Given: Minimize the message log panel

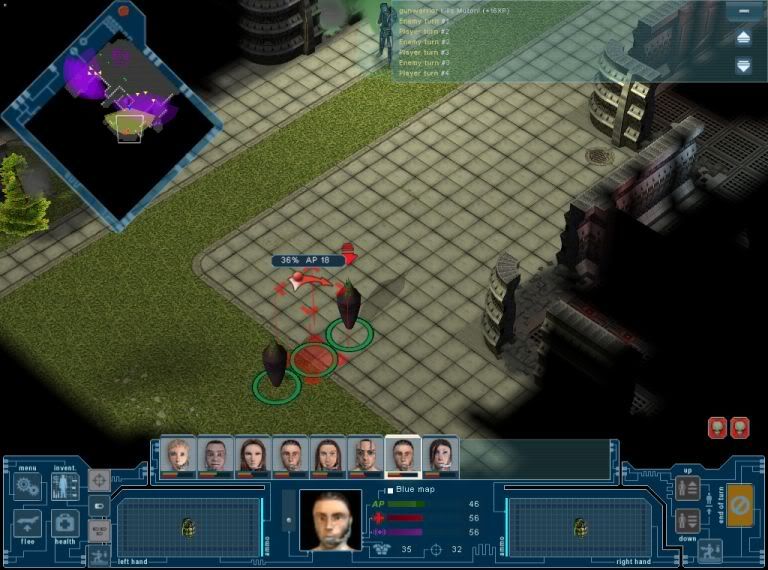Looking at the screenshot, I should pos(743,12).
